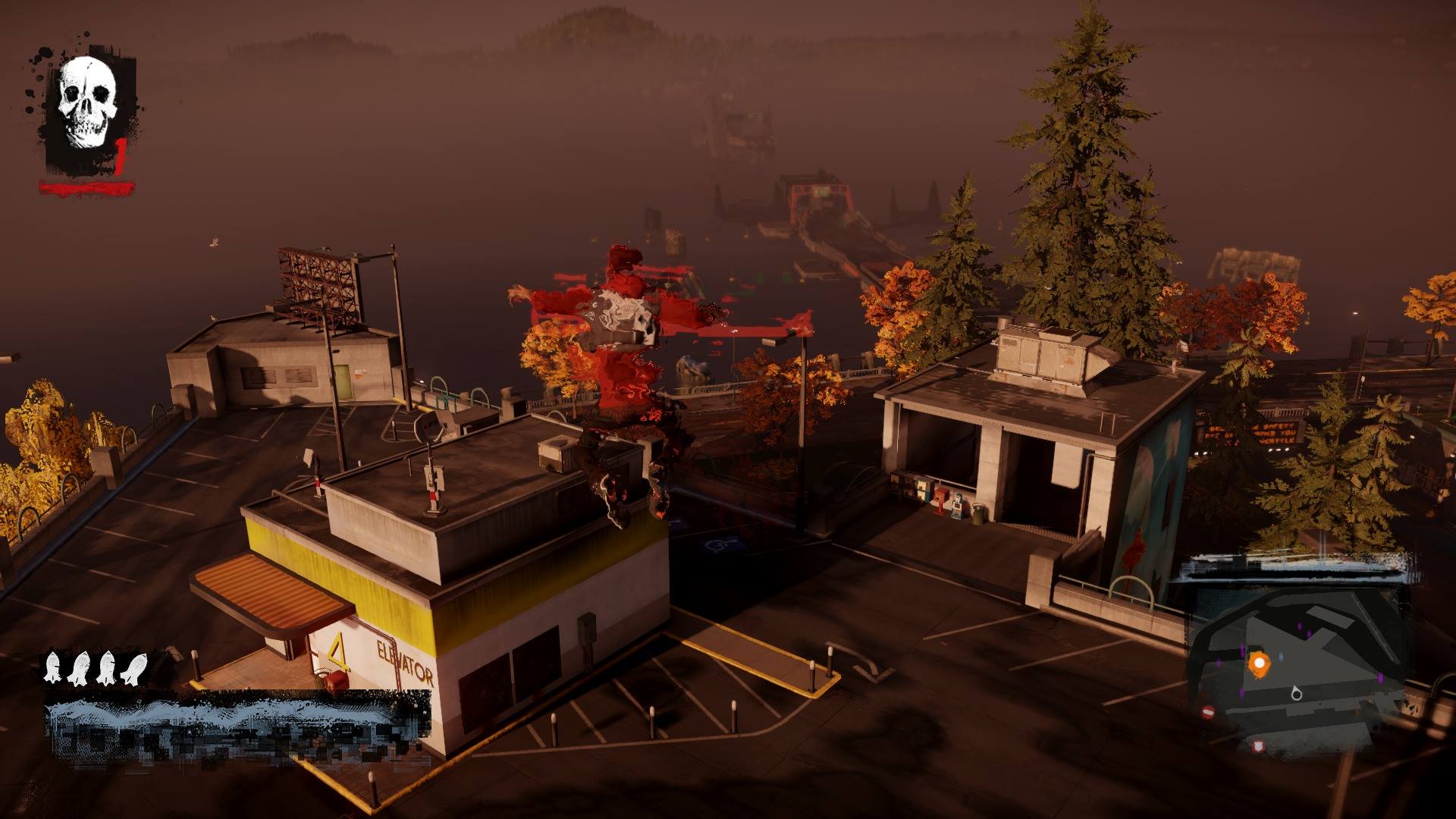This screenshot has height=819, width=1456.
Task: Select the red shield marker on minimap
Action: [x=1259, y=746]
